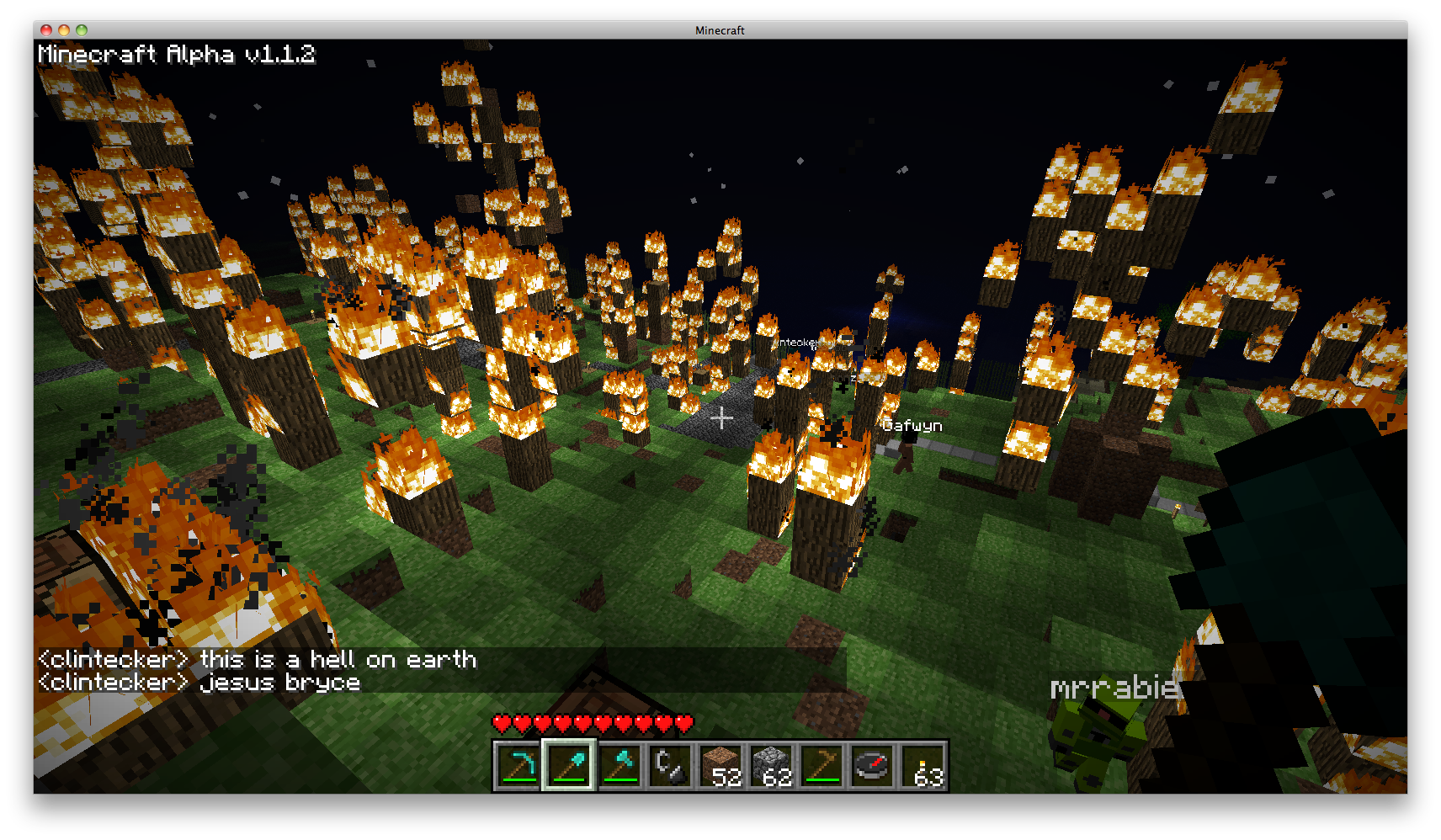Screen dimensions: 1441x840
Task: Switch to the dirt block stack
Action: [720, 766]
